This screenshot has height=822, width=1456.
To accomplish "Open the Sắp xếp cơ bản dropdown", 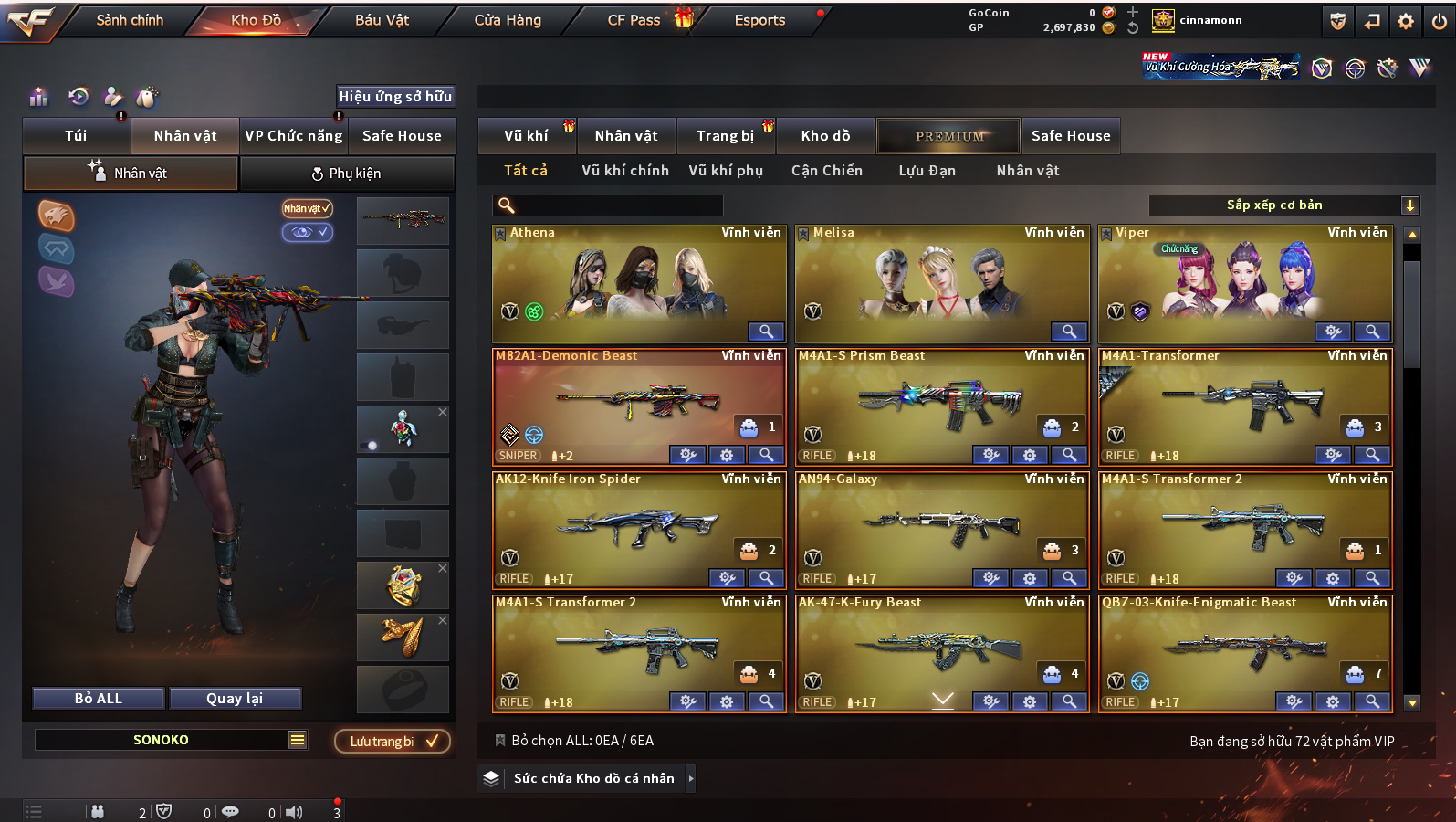I will [x=1283, y=205].
